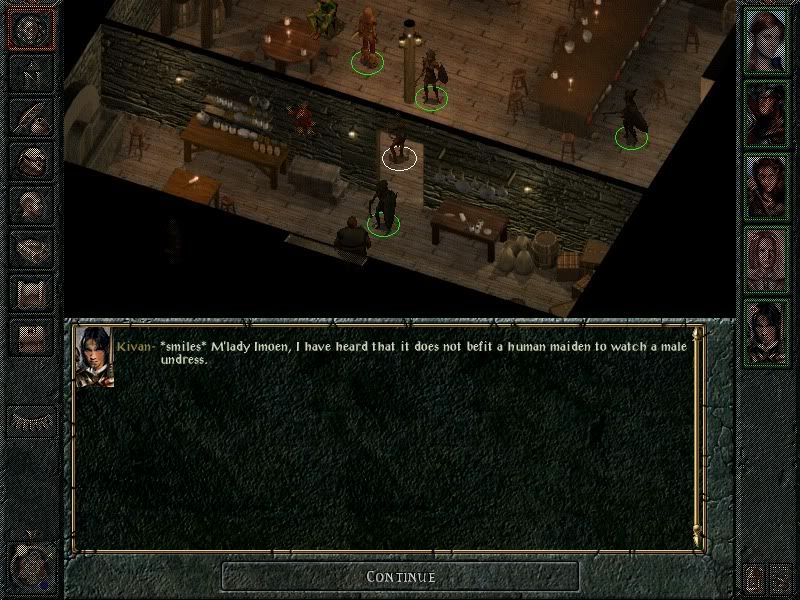Image resolution: width=800 pixels, height=600 pixels.
Task: Click Continue to advance Kivan's dialogue
Action: click(x=400, y=576)
